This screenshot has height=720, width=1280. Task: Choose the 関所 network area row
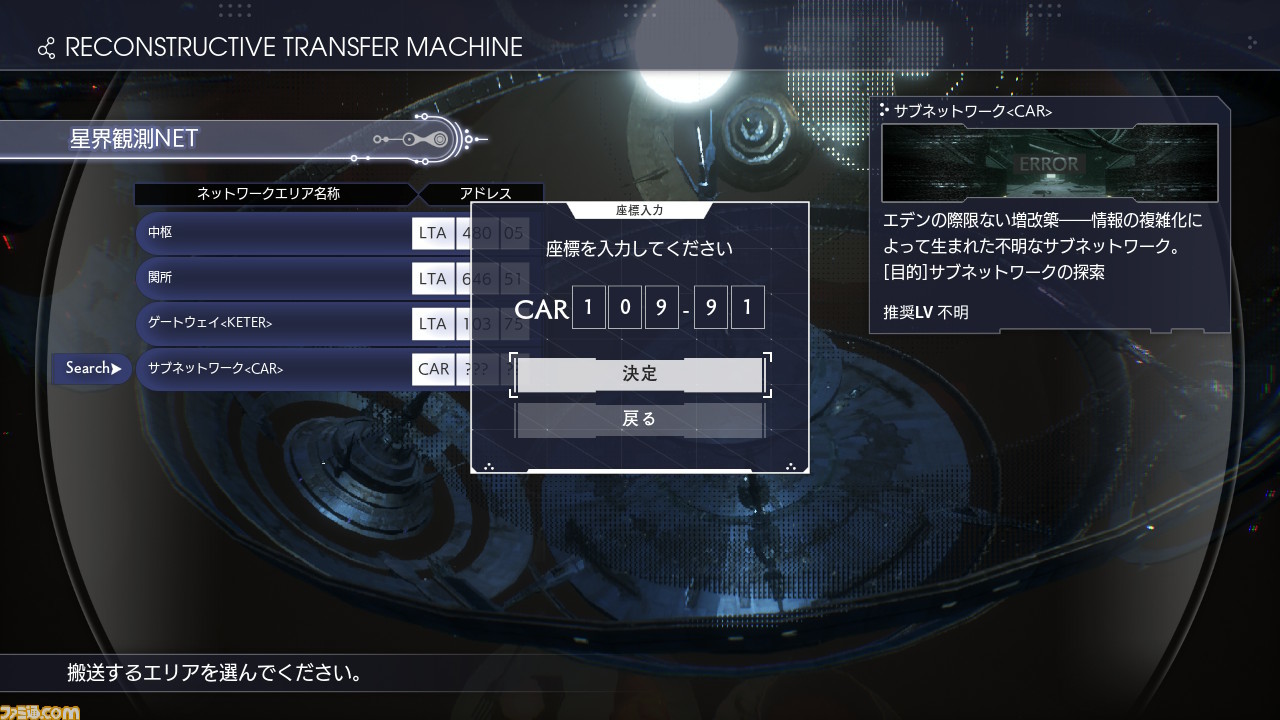pos(273,278)
